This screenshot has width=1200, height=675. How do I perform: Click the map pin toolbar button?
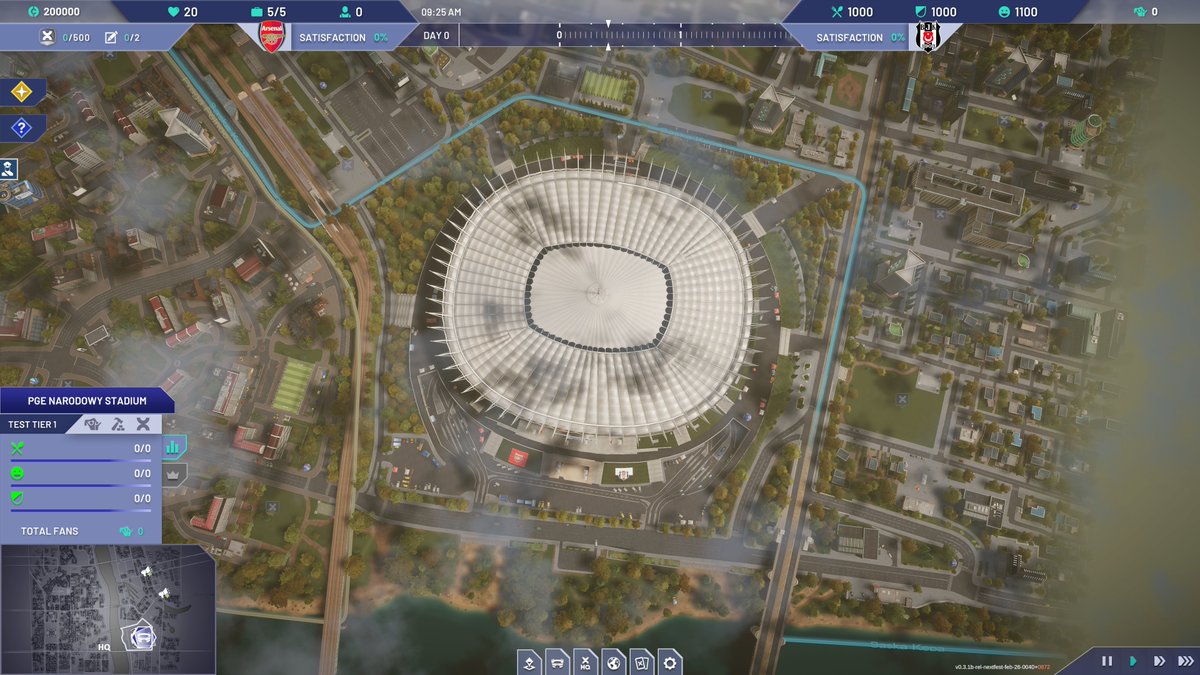pyautogui.click(x=531, y=662)
